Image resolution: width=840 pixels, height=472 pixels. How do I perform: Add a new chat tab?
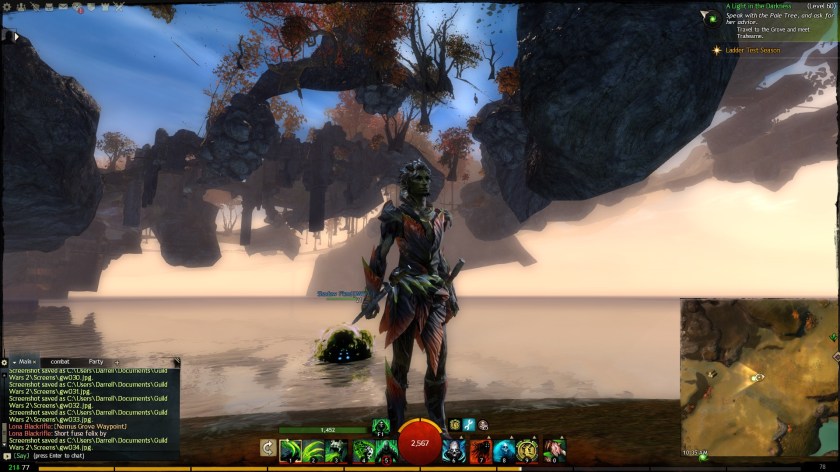[x=117, y=361]
